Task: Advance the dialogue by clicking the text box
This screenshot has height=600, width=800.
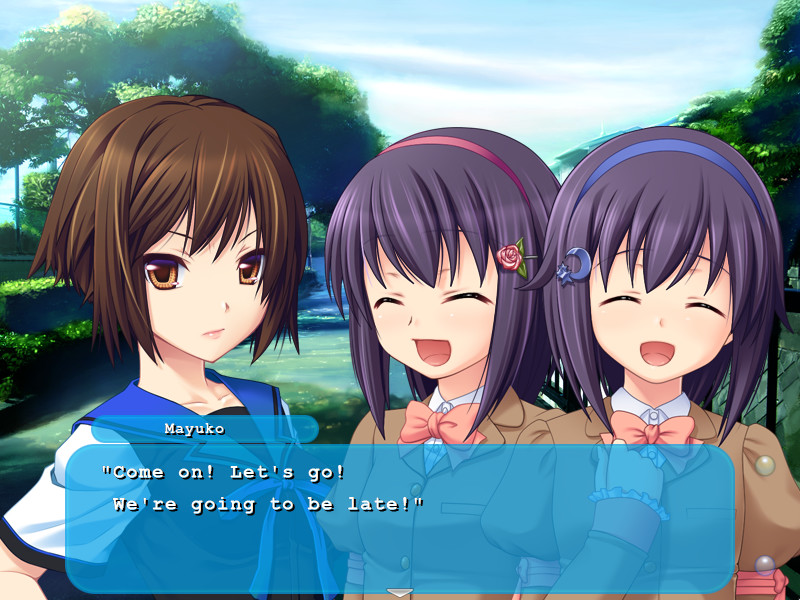Action: [x=400, y=517]
